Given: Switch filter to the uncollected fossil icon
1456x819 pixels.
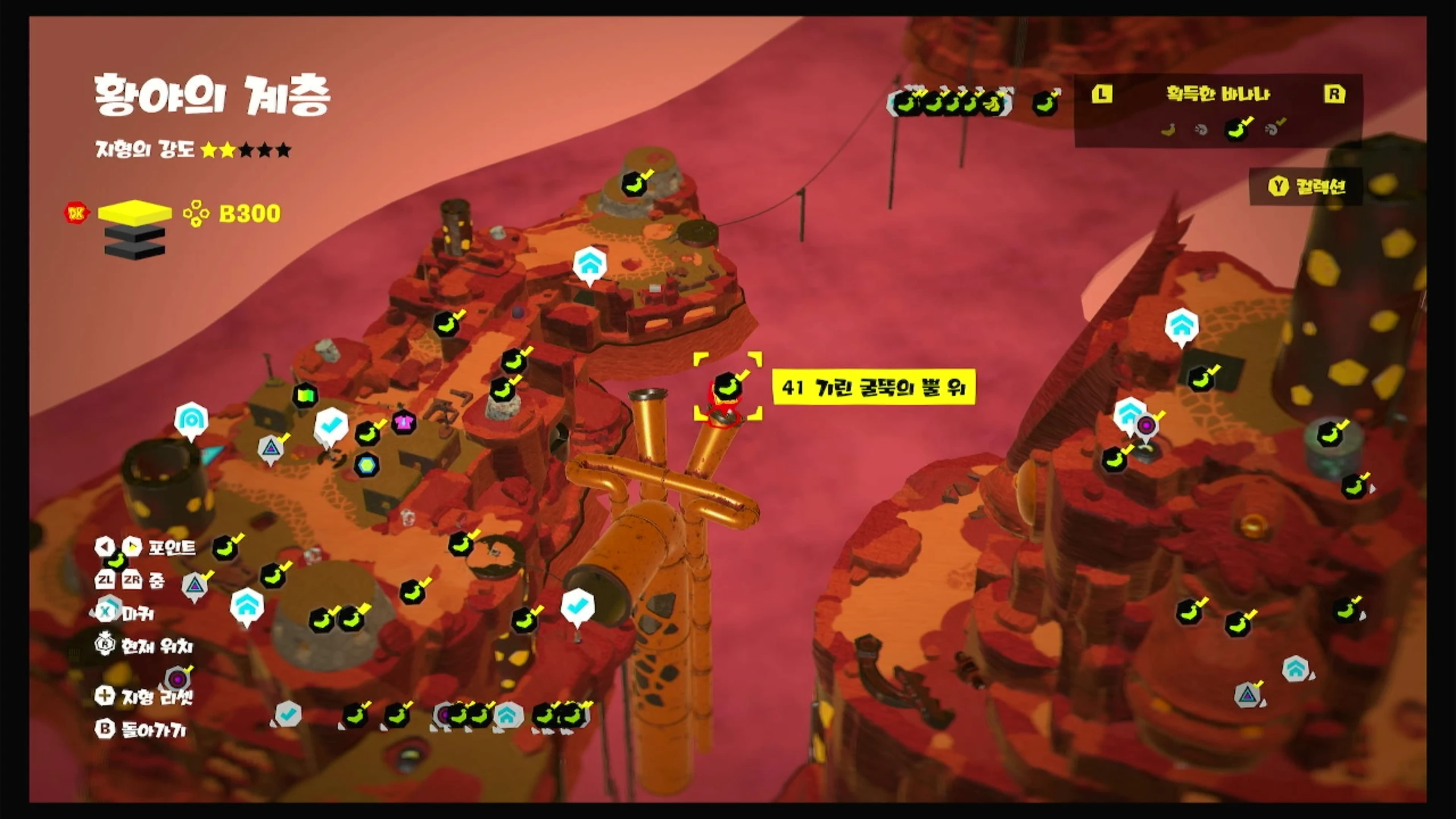Looking at the screenshot, I should tap(1201, 130).
